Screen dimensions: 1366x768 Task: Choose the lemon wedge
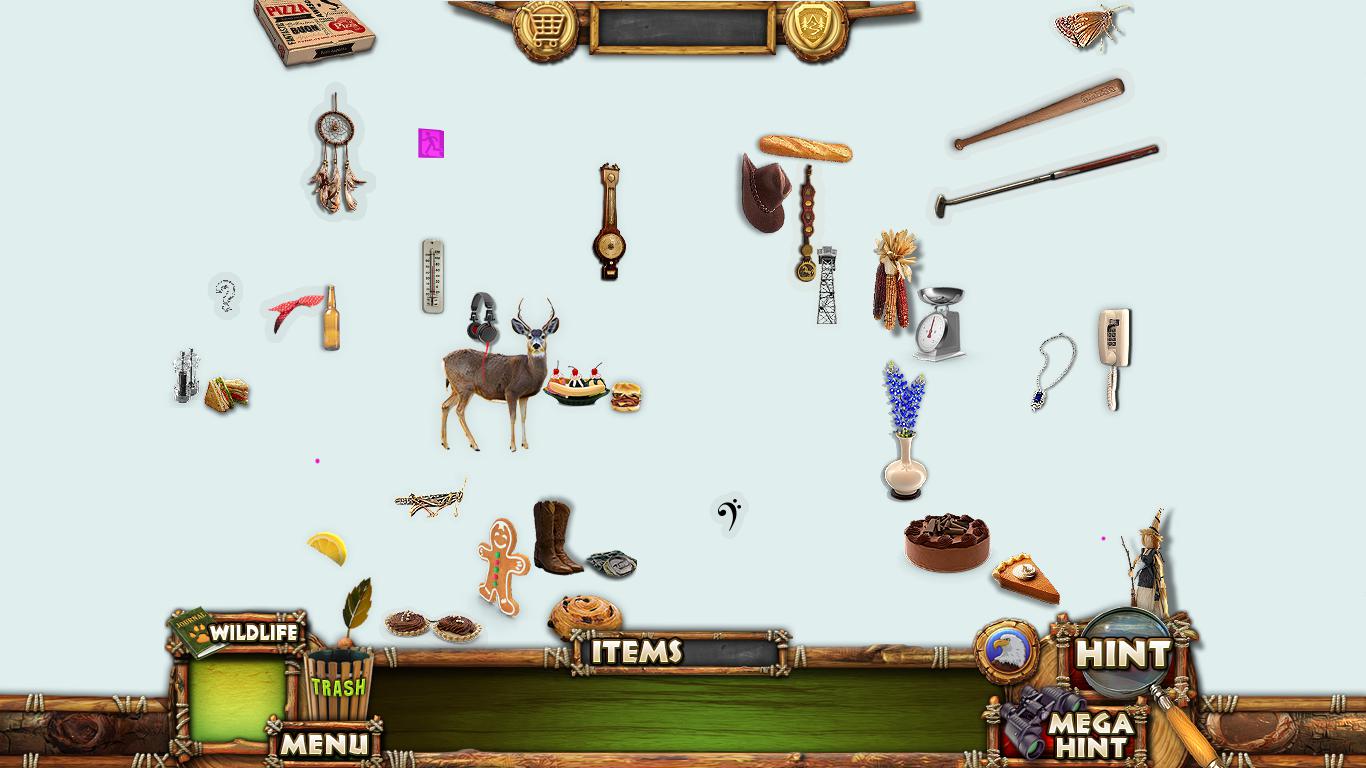(328, 547)
